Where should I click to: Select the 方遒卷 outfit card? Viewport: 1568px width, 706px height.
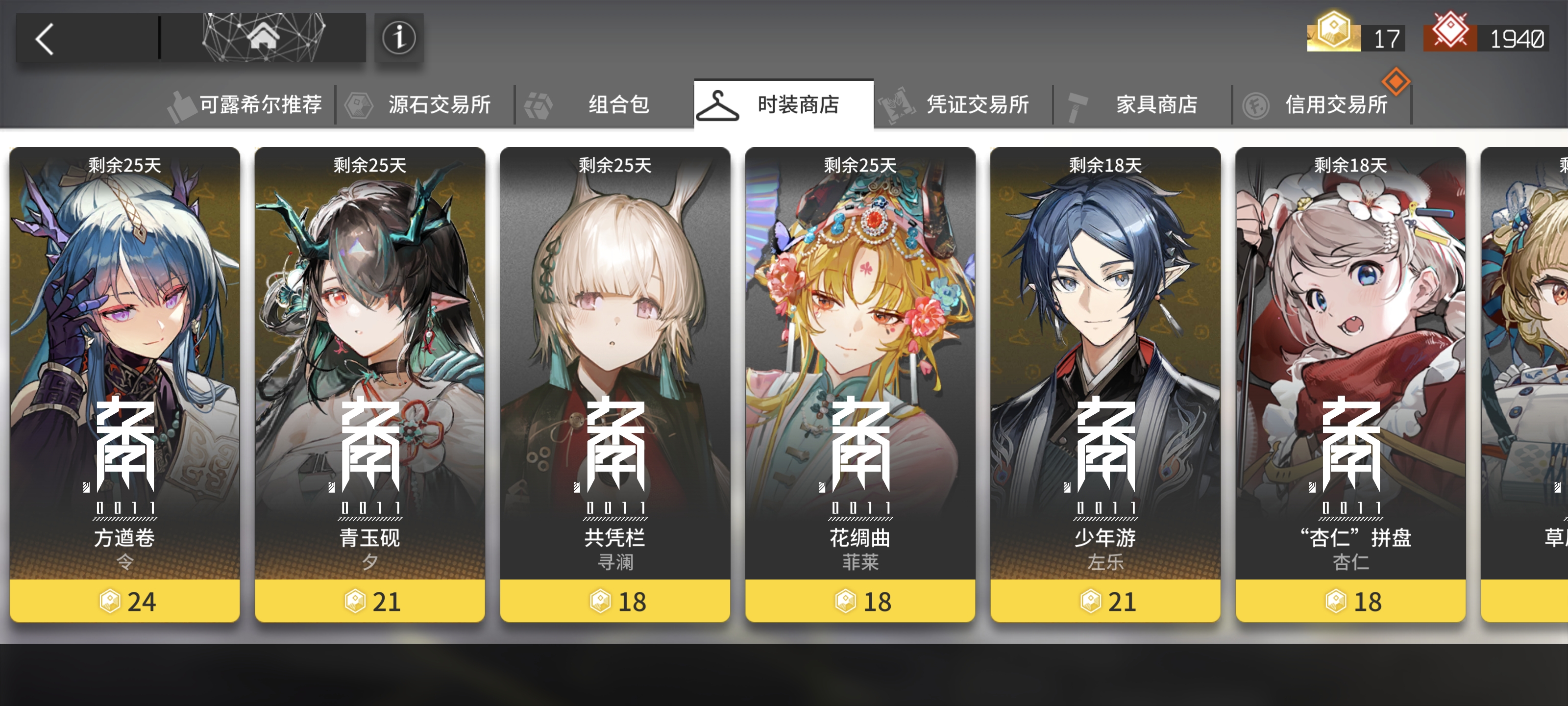tap(125, 384)
